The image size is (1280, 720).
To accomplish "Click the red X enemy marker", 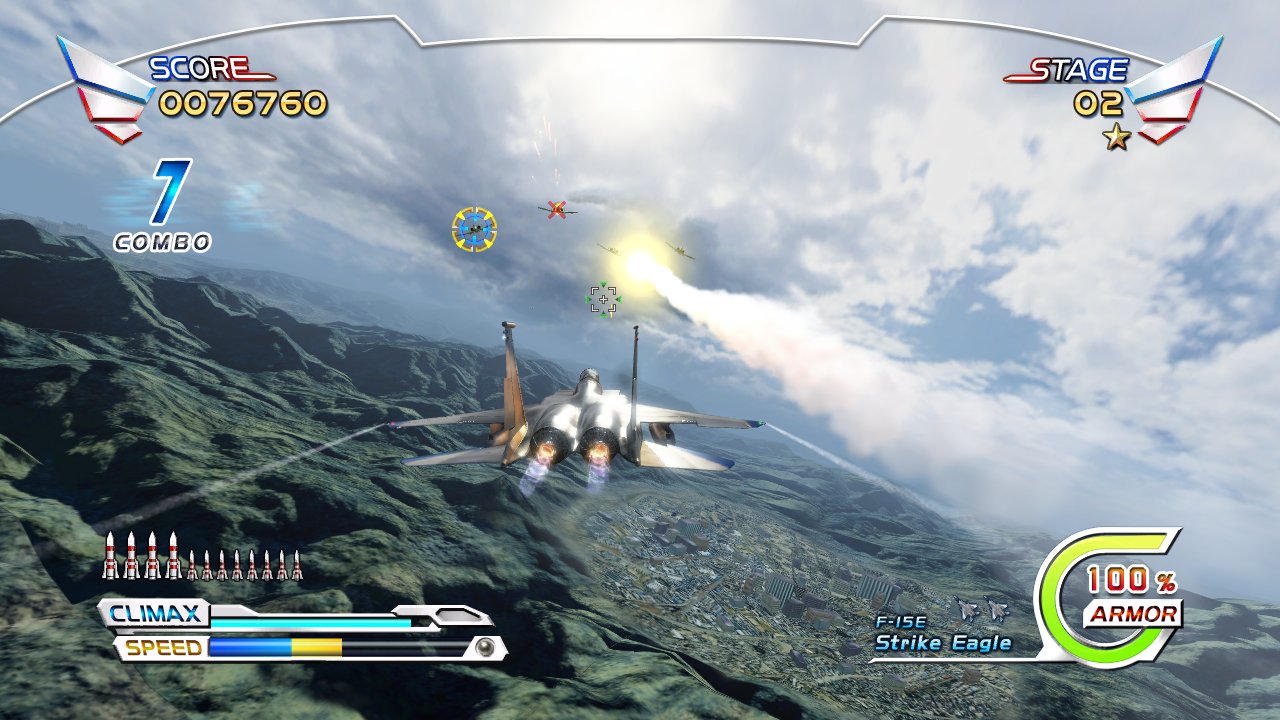I will 556,208.
